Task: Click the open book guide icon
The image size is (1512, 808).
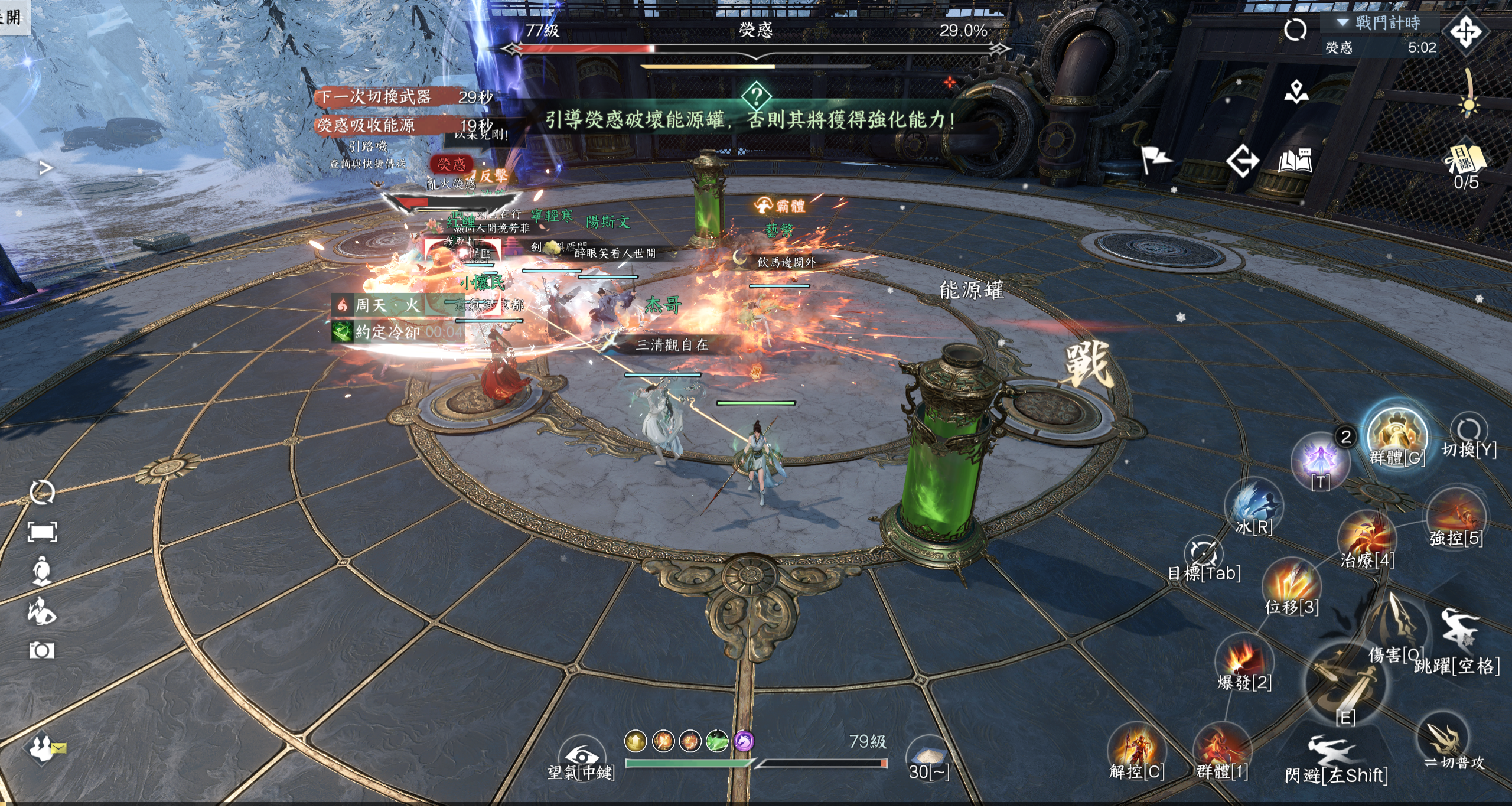Action: click(x=1295, y=161)
